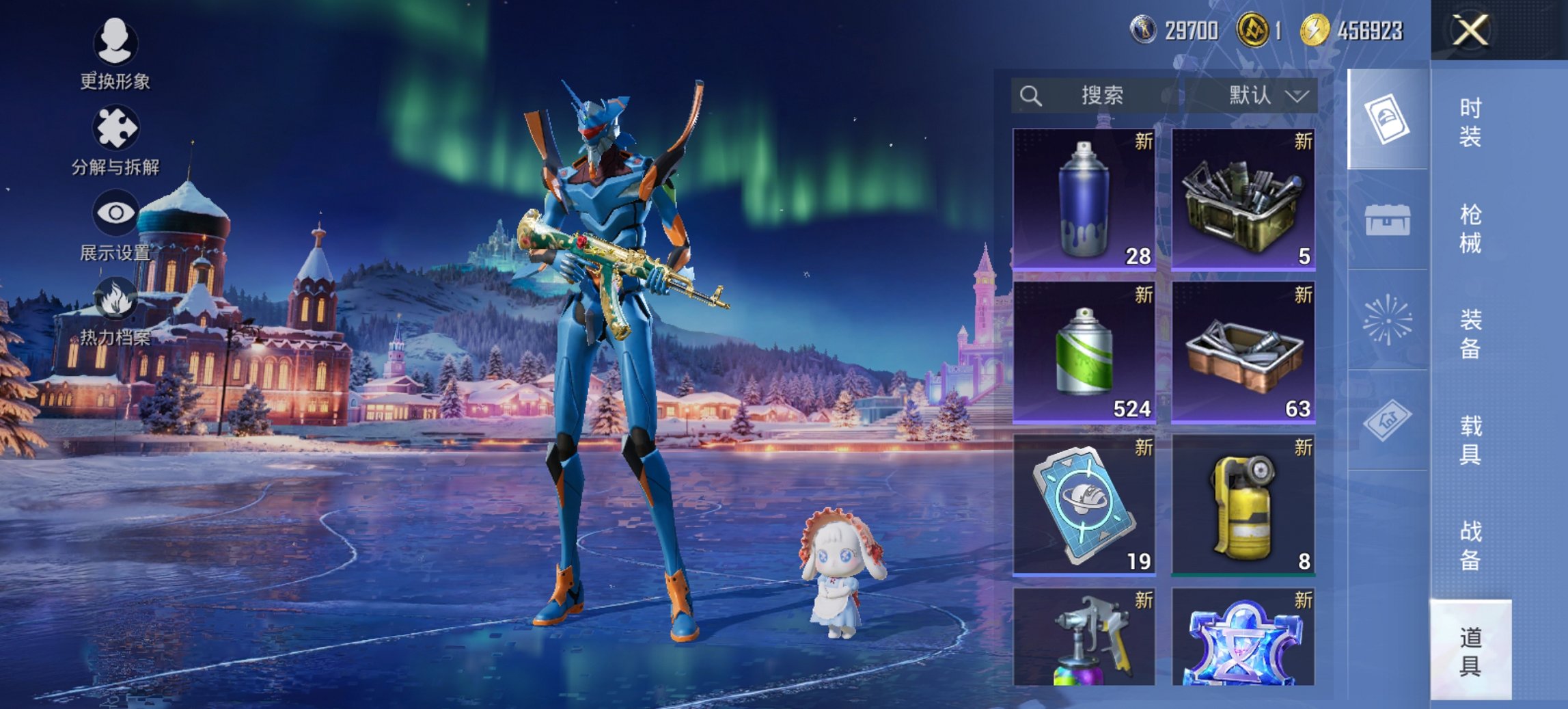Switch to the 装备 equipment tab

pyautogui.click(x=1470, y=334)
